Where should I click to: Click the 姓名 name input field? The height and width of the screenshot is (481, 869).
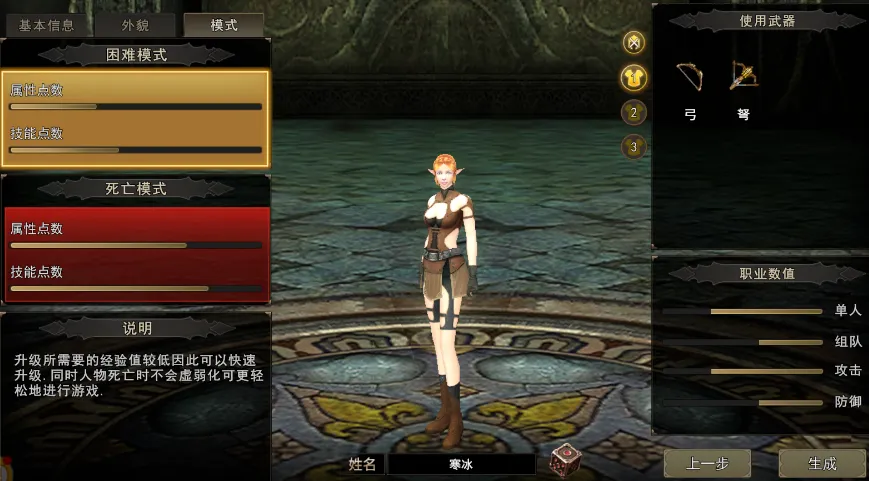[x=461, y=464]
